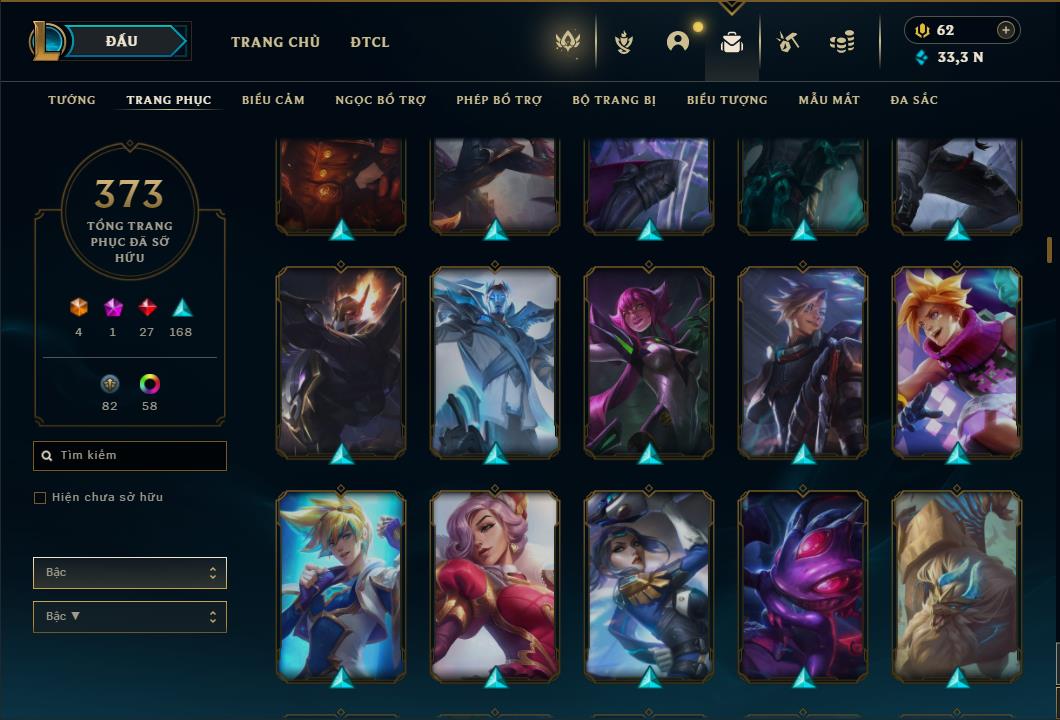Open the hammer crafting icon
This screenshot has width=1060, height=720.
tap(788, 42)
